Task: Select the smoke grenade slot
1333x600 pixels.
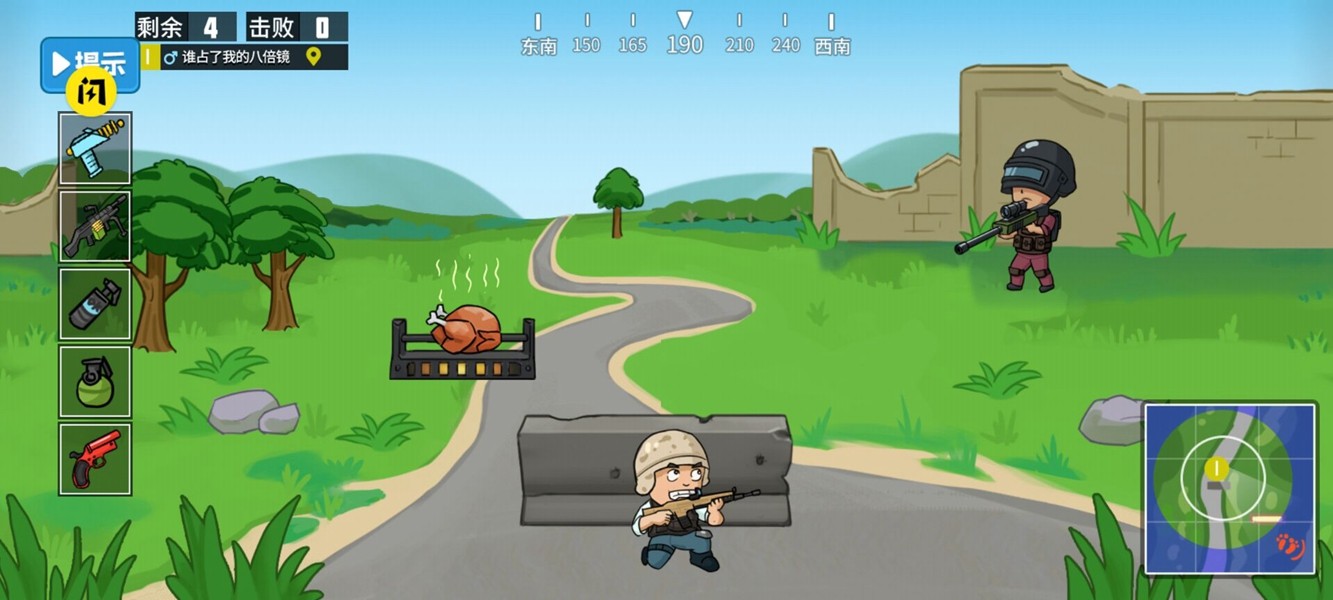Action: click(x=95, y=304)
